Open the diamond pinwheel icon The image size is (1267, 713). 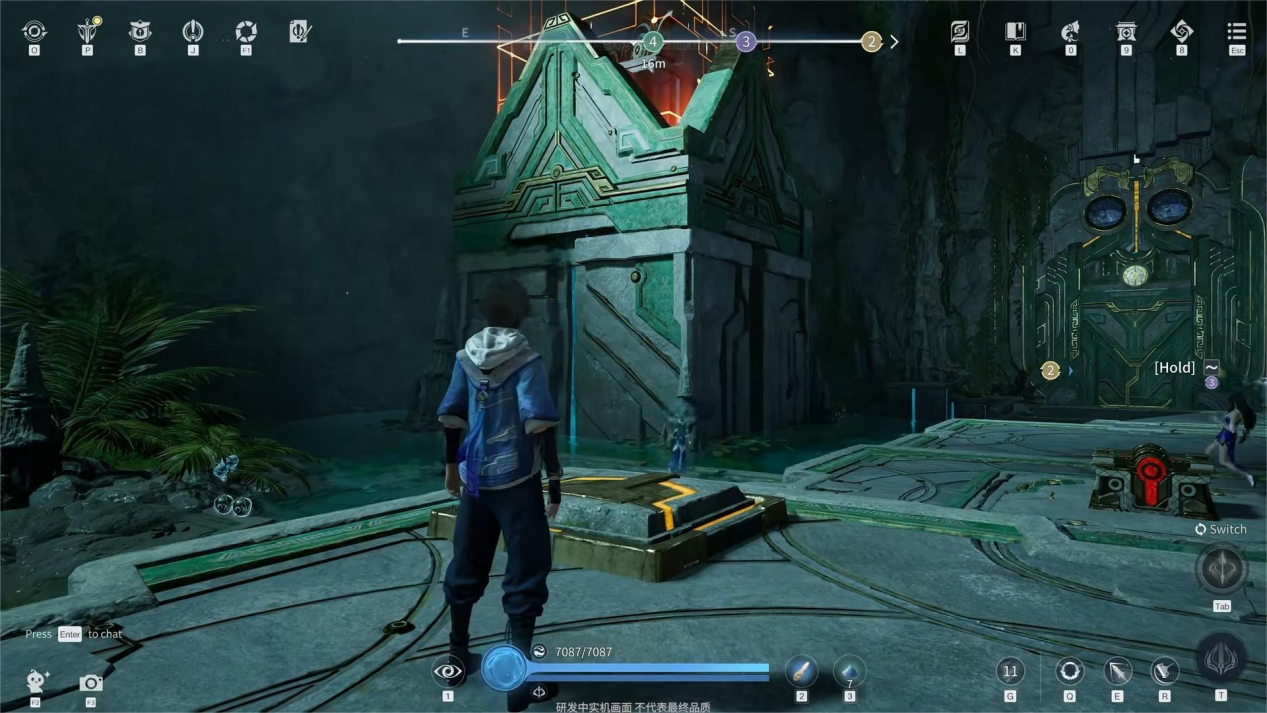coord(1181,32)
